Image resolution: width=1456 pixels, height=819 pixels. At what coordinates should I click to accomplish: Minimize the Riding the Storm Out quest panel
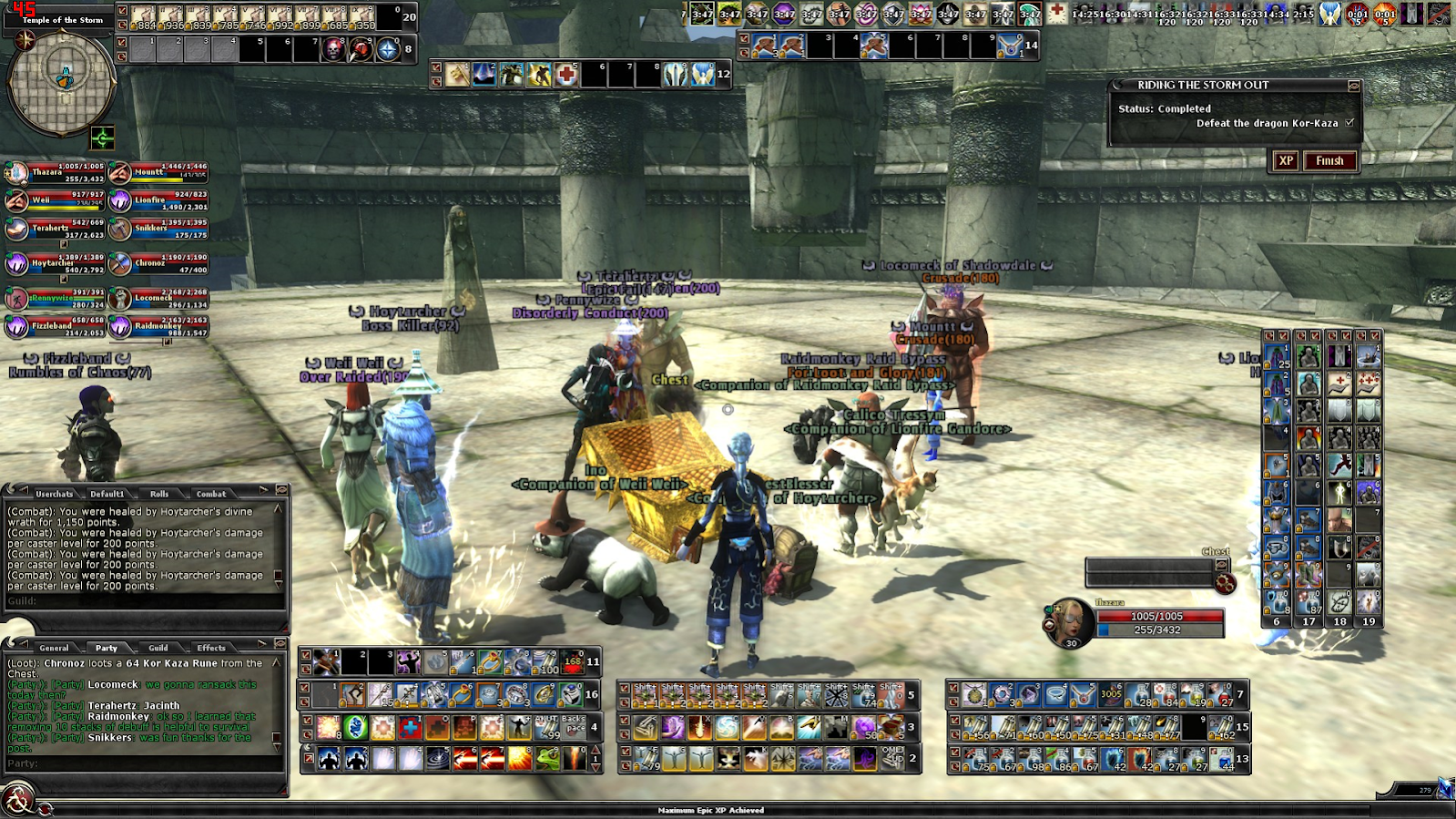click(1354, 86)
